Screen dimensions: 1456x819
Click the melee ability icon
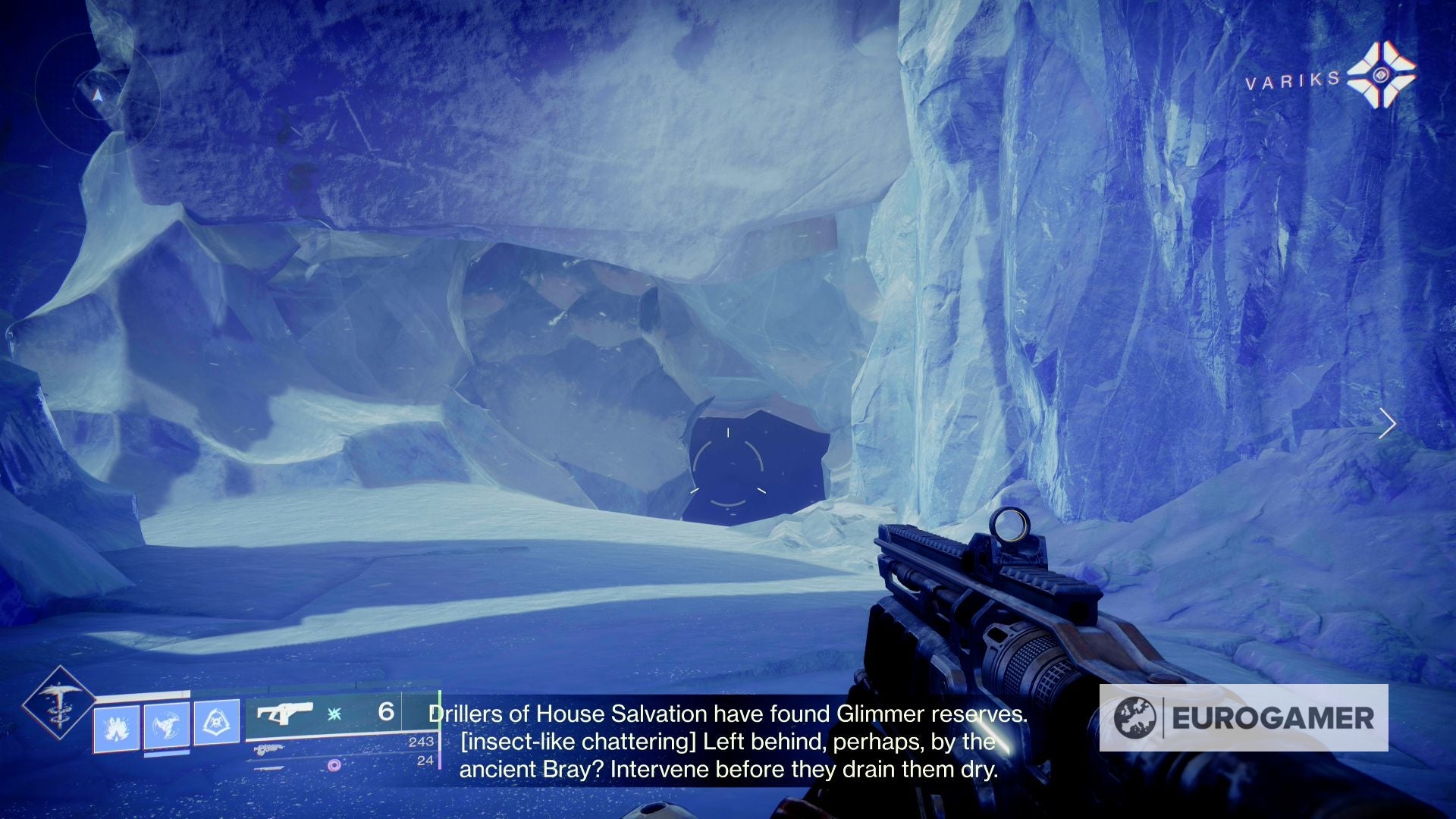click(x=166, y=726)
